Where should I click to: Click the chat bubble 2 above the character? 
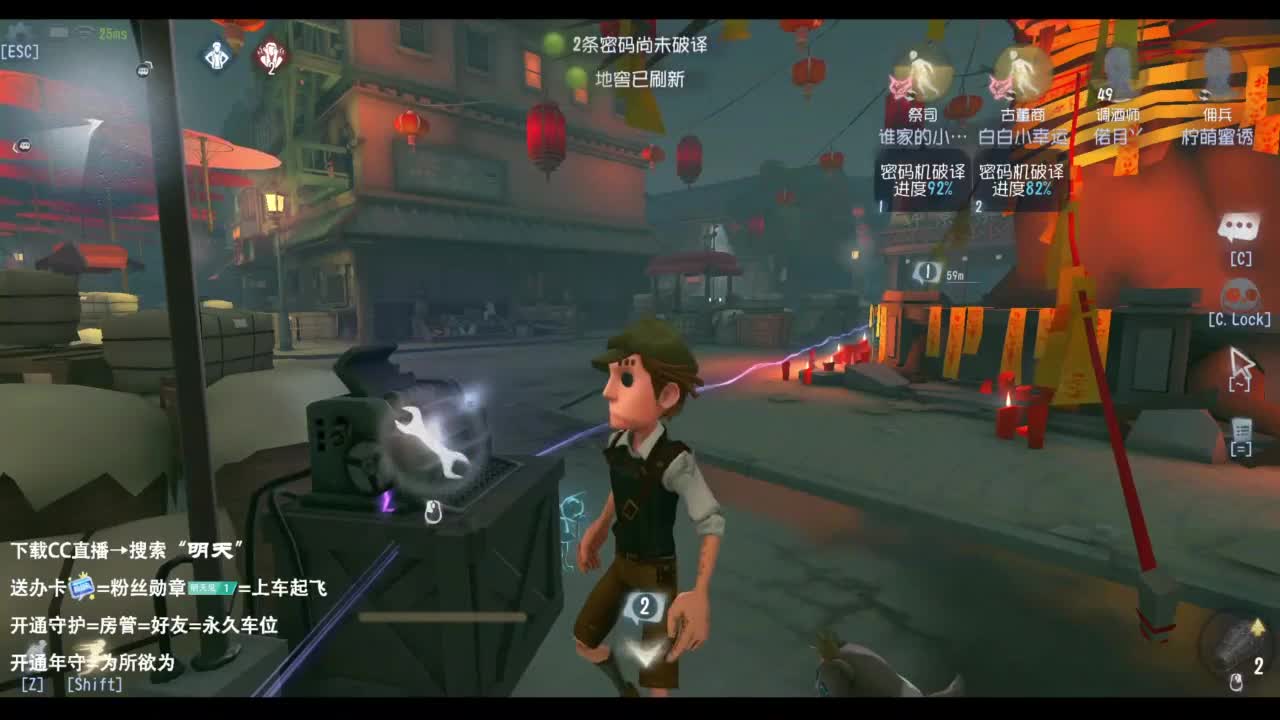click(x=646, y=605)
